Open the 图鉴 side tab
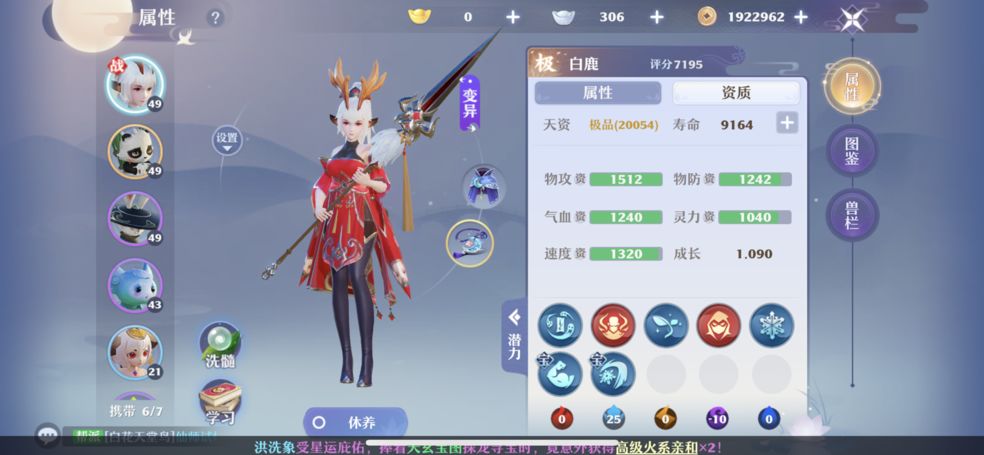The width and height of the screenshot is (984, 455). tap(852, 150)
